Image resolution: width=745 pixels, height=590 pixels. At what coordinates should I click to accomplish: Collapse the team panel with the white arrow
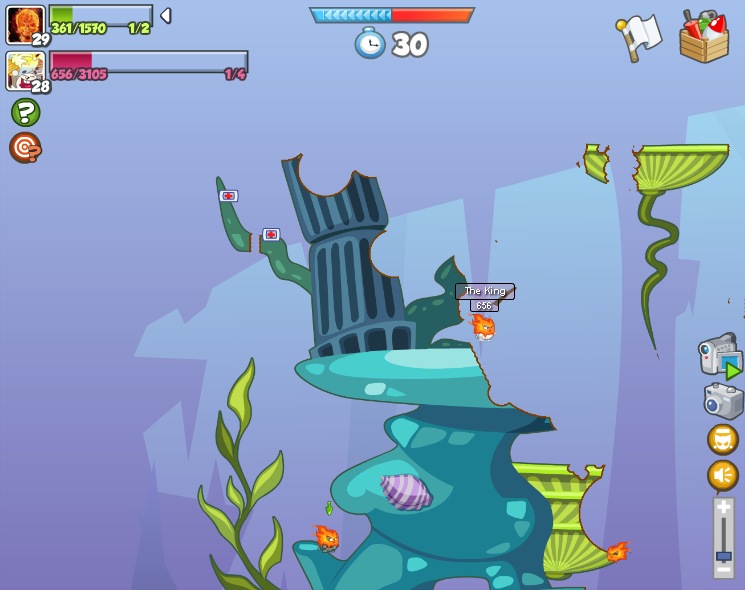coord(166,16)
